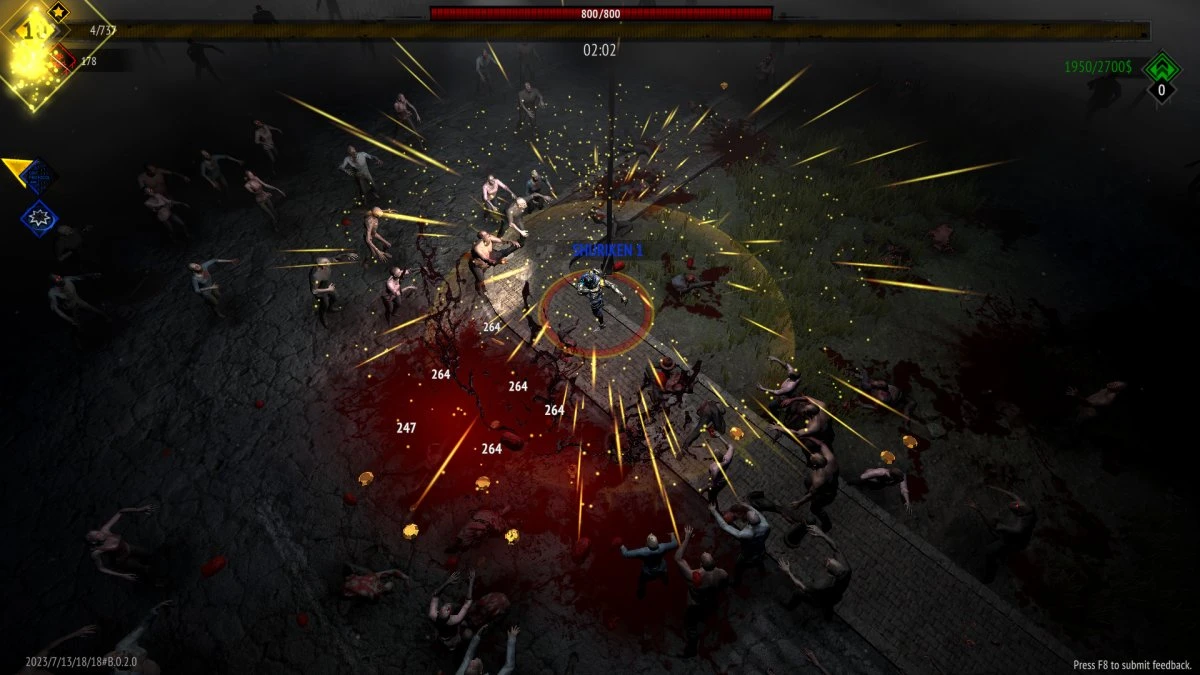Click the blue starburst ability icon

point(40,217)
